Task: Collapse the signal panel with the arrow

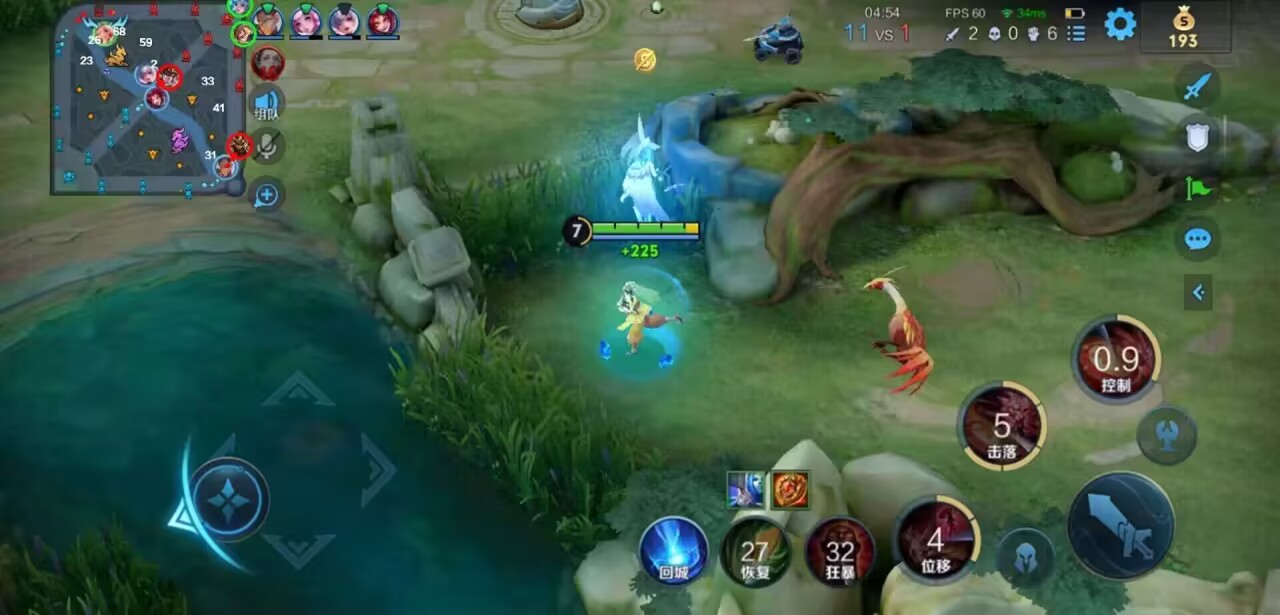Action: (1198, 292)
